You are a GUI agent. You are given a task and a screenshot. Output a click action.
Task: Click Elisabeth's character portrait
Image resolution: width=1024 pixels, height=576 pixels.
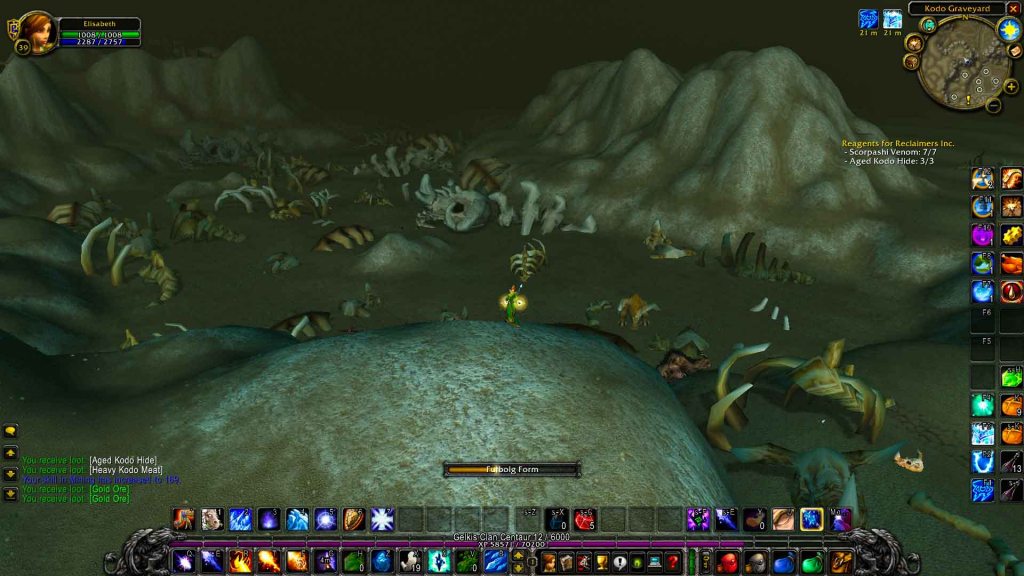click(x=36, y=30)
